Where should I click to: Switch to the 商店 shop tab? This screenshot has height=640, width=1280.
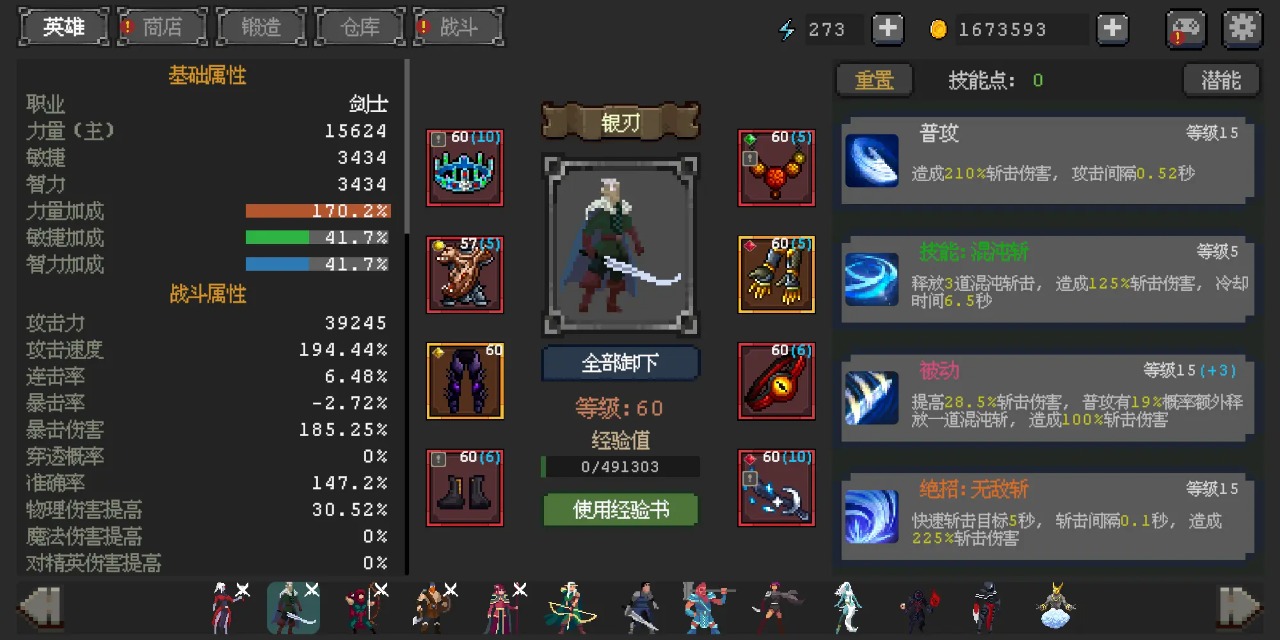coord(162,27)
